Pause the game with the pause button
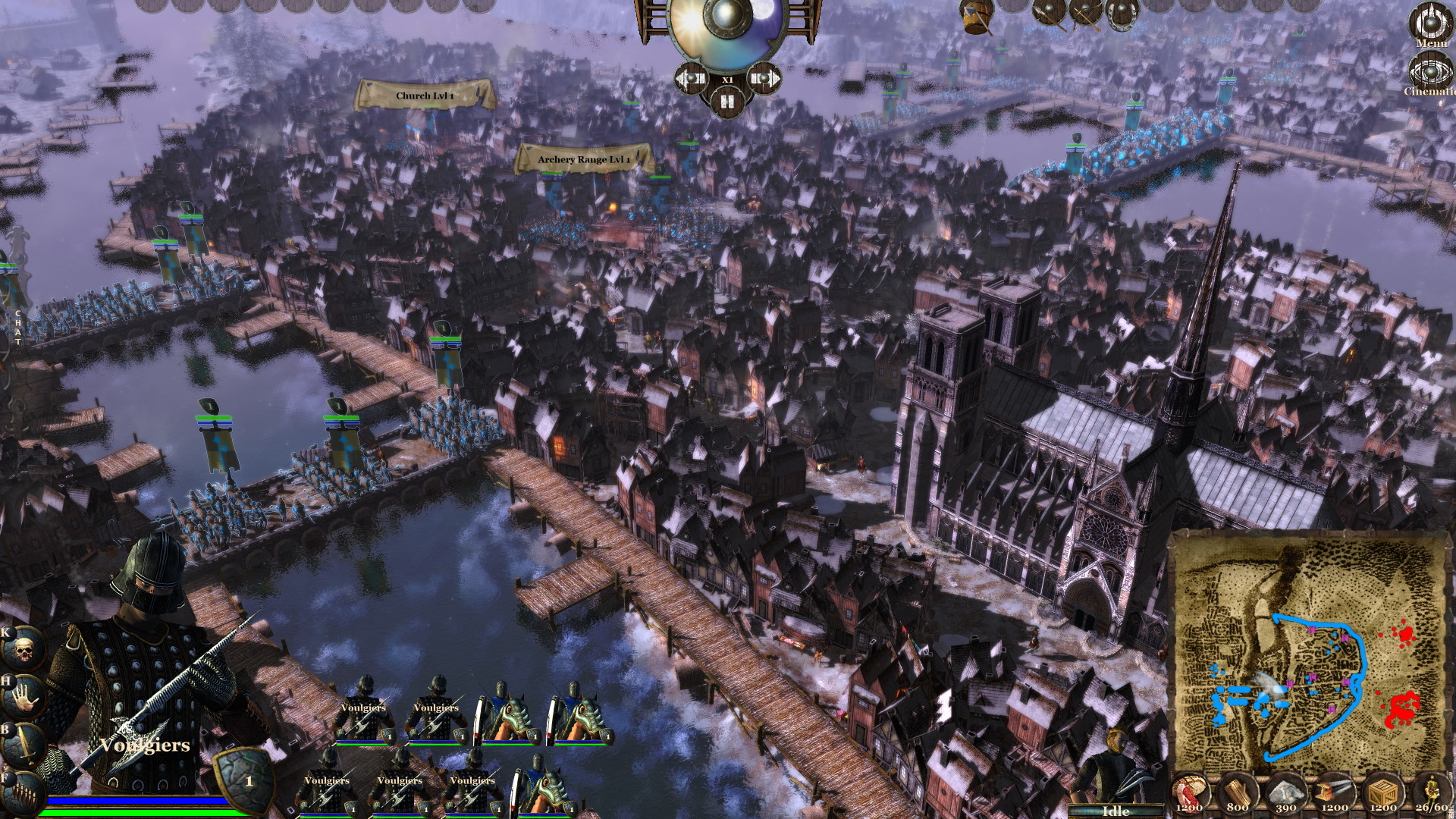Image resolution: width=1456 pixels, height=819 pixels. [727, 102]
